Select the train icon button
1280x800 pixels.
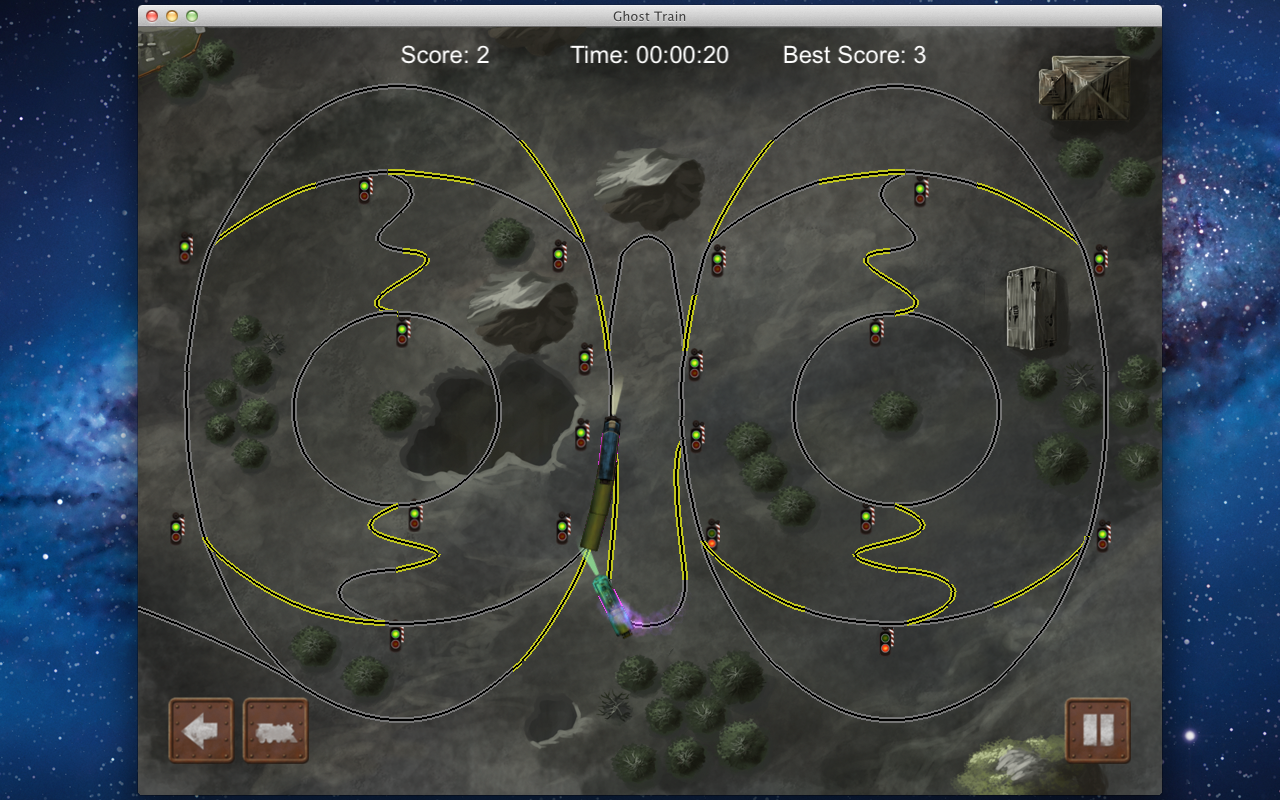click(276, 731)
